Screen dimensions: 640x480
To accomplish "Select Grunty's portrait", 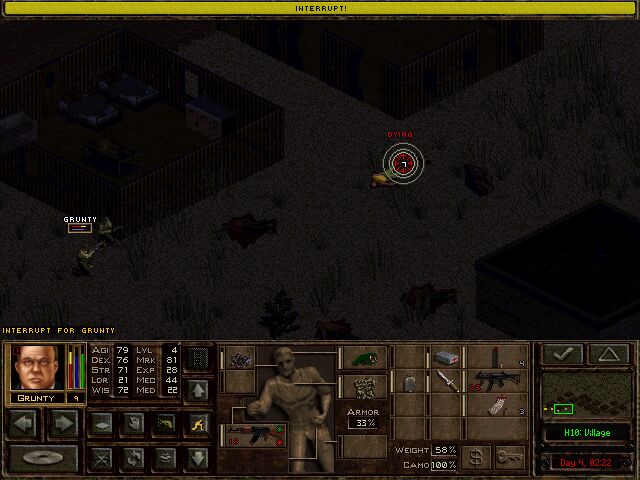I will (x=36, y=367).
